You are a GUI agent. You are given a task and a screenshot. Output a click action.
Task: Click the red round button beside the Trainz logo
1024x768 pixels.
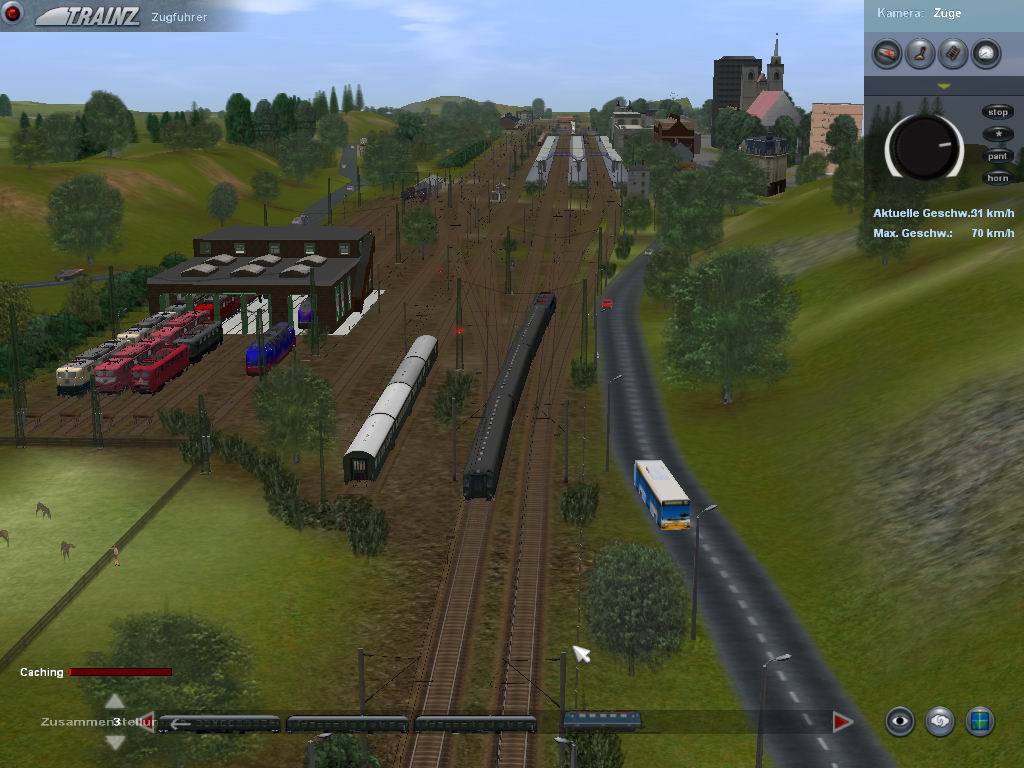pos(13,14)
